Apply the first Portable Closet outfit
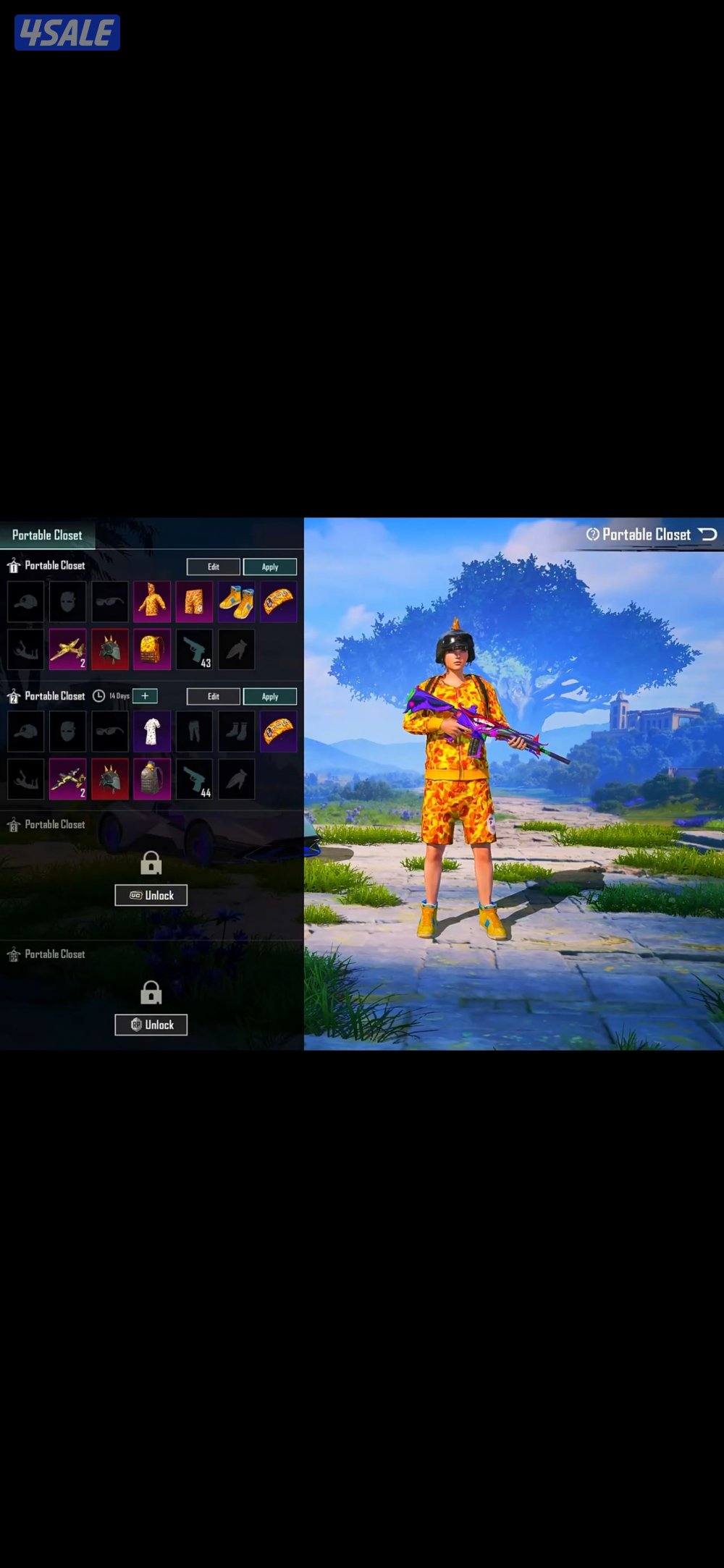This screenshot has width=724, height=1568. [x=269, y=567]
